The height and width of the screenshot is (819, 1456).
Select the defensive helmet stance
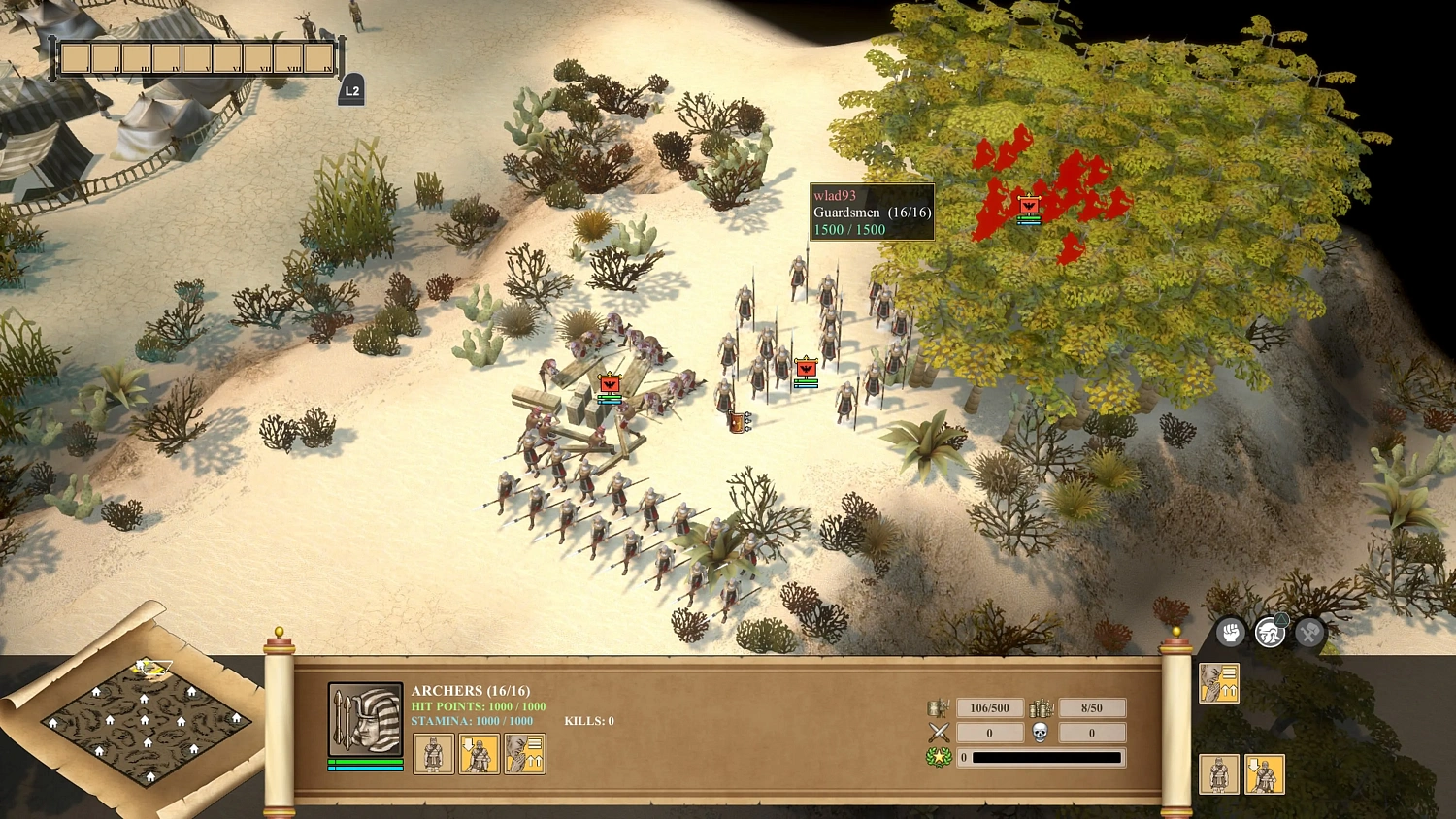(x=1269, y=632)
